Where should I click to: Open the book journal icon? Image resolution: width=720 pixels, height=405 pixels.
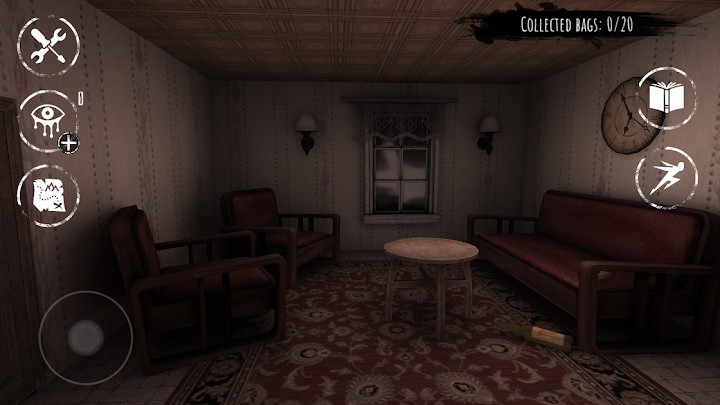[666, 98]
